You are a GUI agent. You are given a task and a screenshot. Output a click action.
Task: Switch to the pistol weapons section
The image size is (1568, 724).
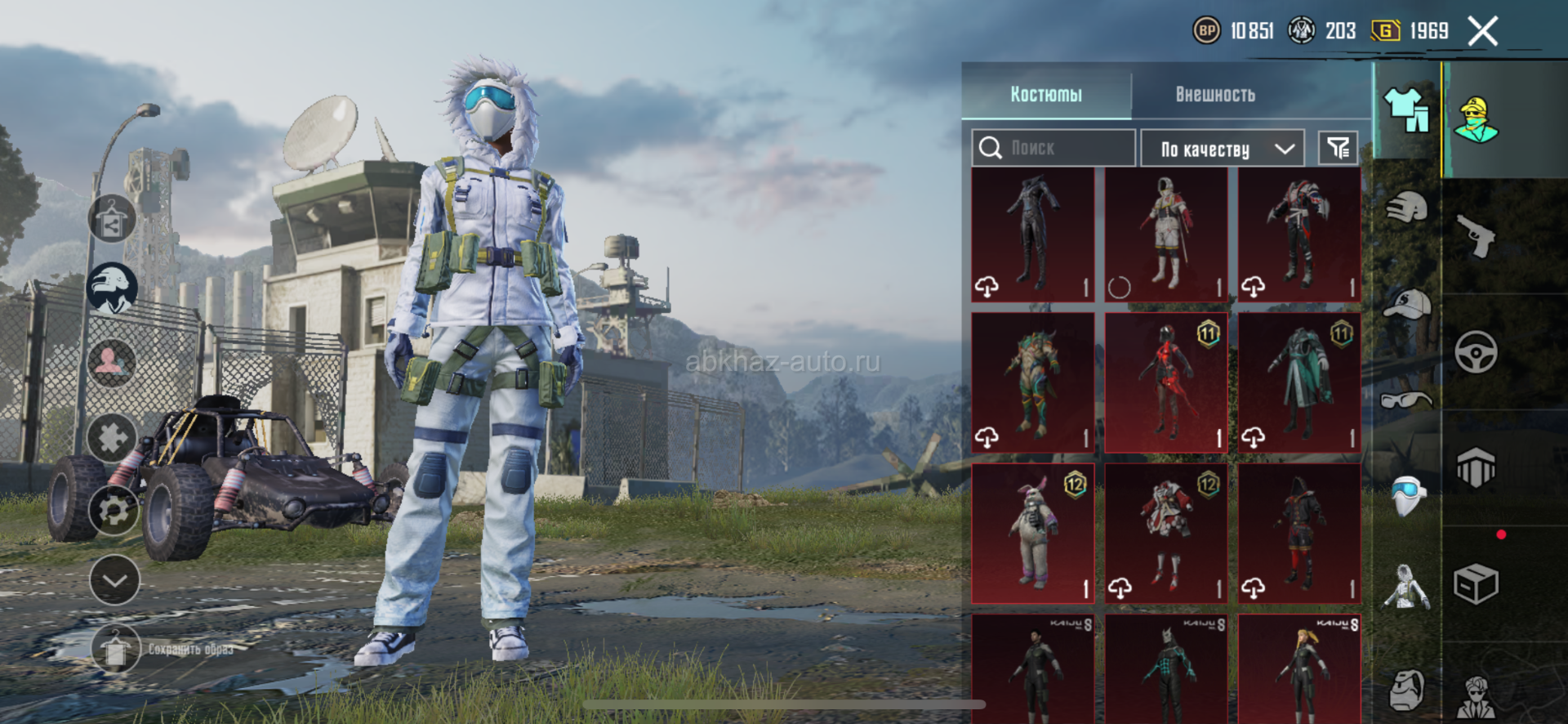(x=1477, y=236)
